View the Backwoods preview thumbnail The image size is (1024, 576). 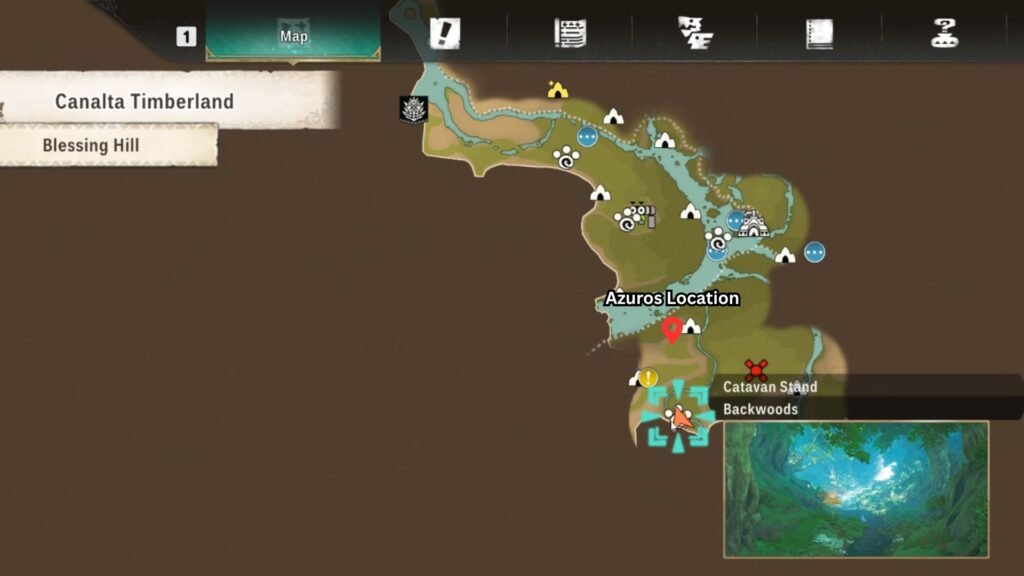click(x=856, y=489)
